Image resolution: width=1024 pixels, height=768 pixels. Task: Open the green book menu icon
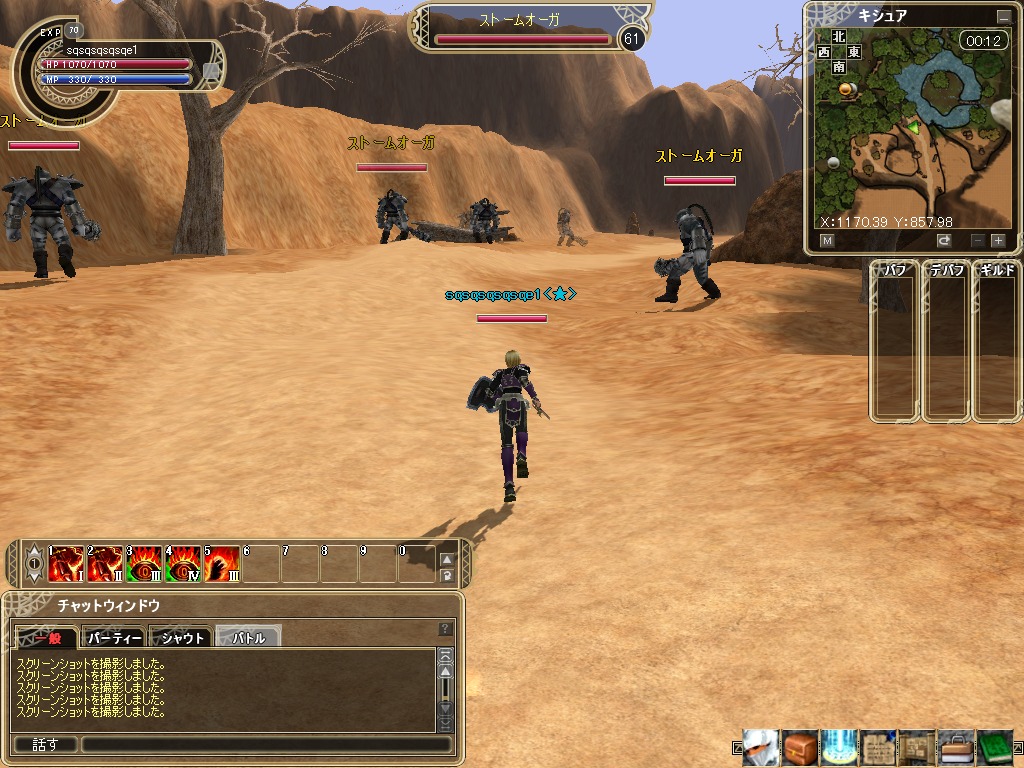pos(995,747)
